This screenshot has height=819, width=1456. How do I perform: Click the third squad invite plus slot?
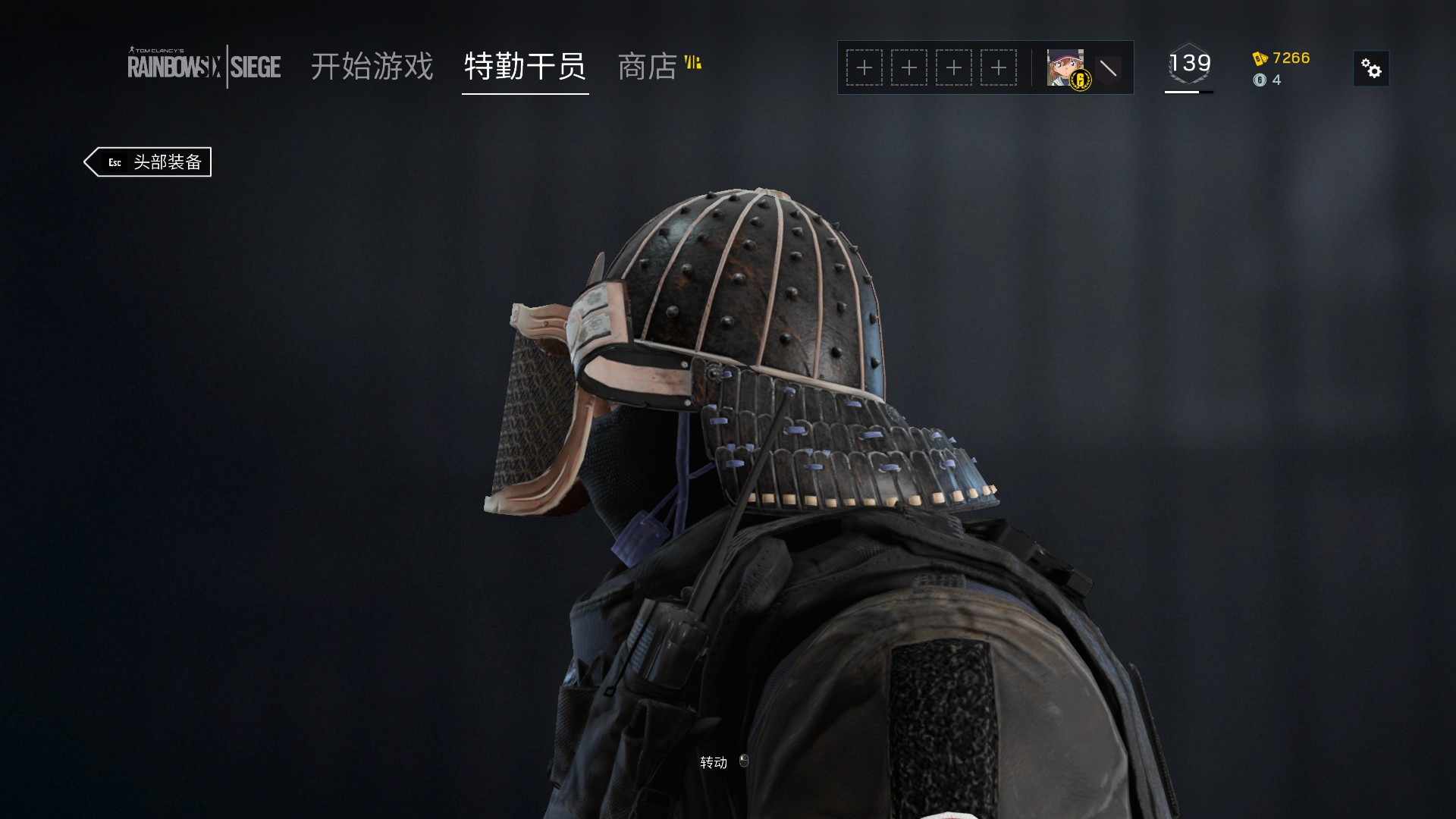point(955,67)
